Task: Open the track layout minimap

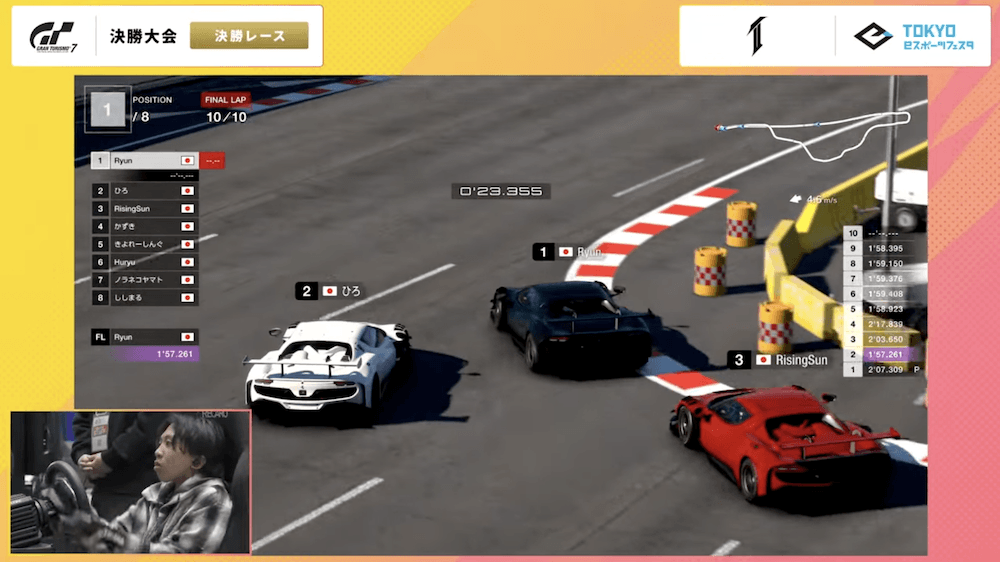Action: tap(812, 130)
